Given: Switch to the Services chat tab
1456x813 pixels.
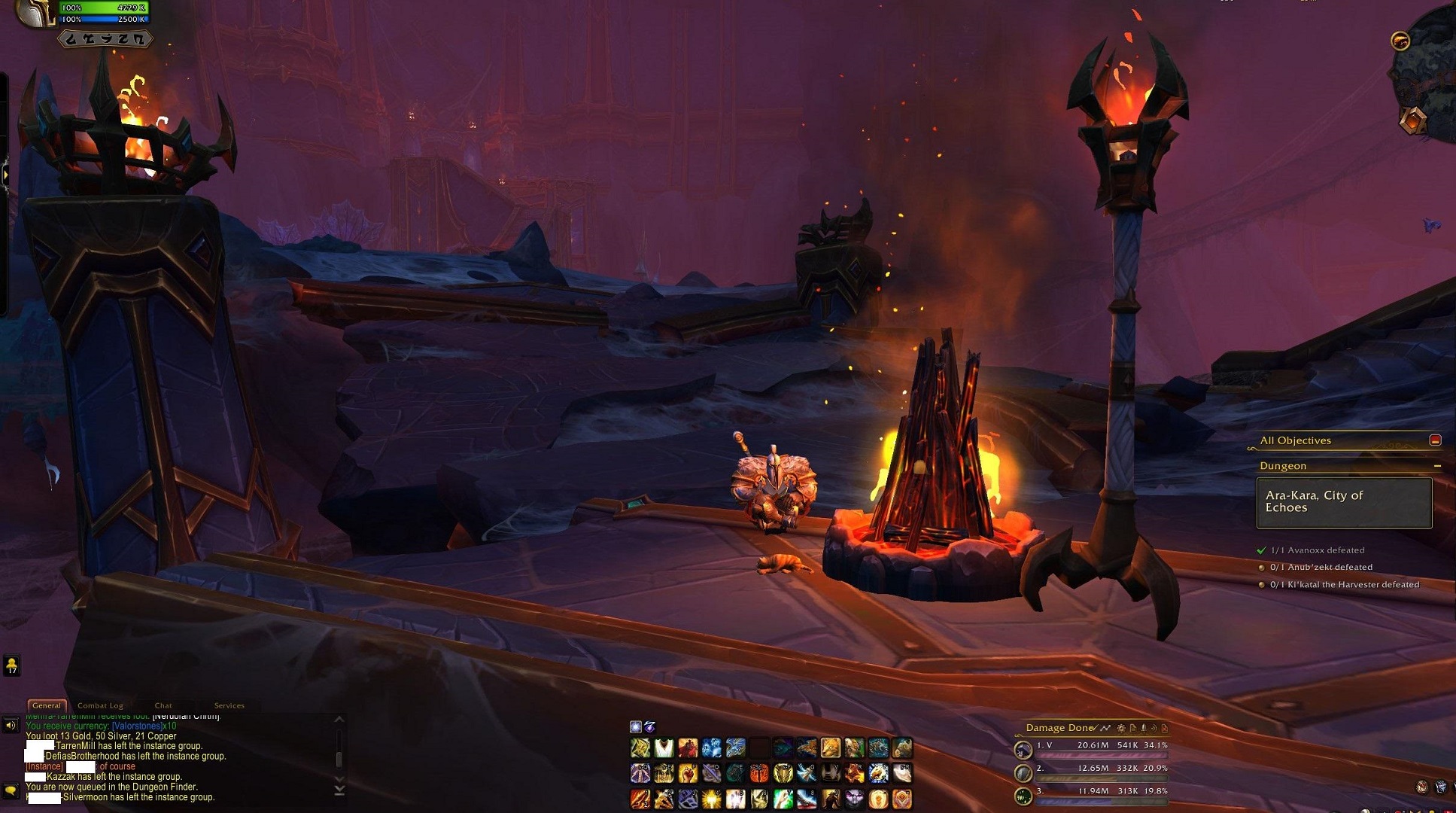Looking at the screenshot, I should coord(229,705).
